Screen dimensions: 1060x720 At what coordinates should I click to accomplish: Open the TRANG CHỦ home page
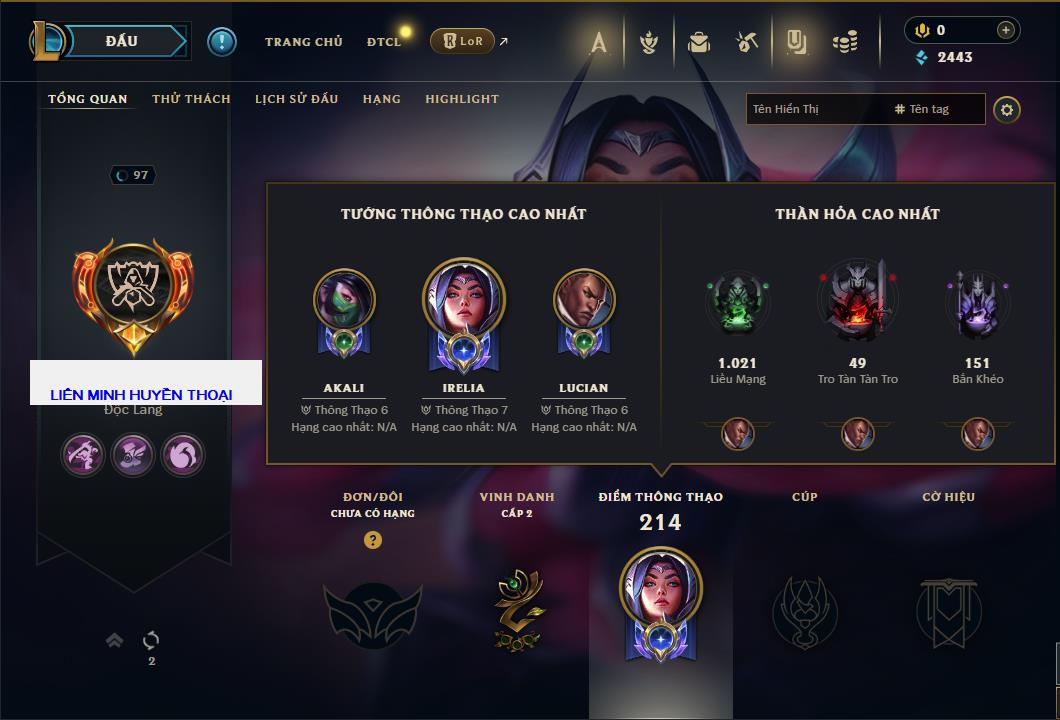click(x=303, y=42)
